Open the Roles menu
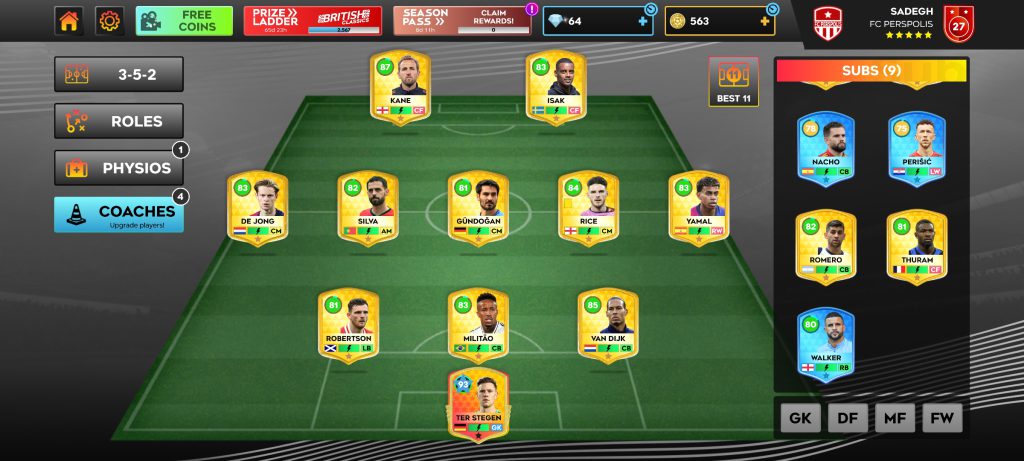 pos(119,121)
